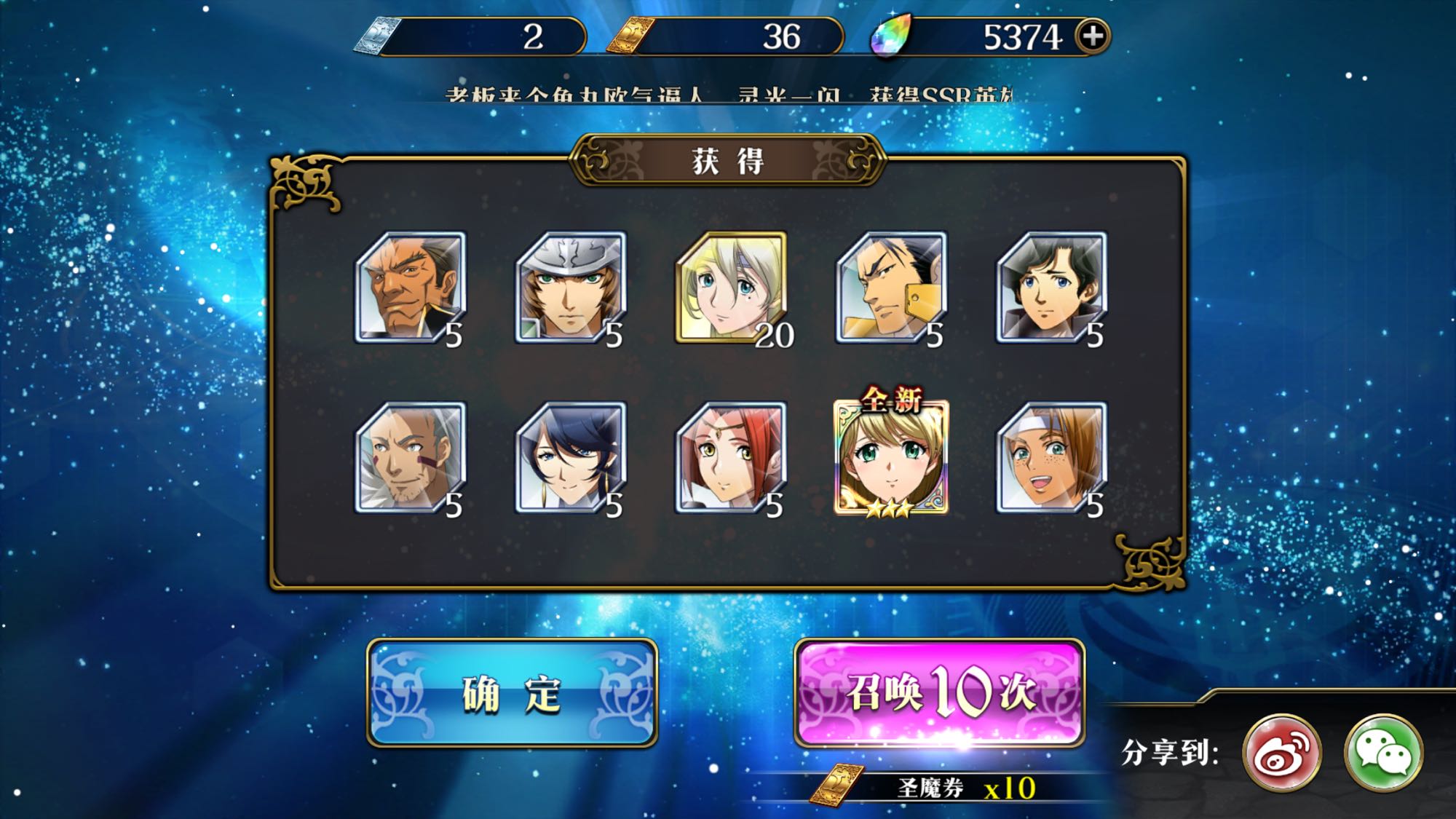Screen dimensions: 1456x819
Task: Pick the freckled headband boy portrait
Action: pyautogui.click(x=1051, y=458)
